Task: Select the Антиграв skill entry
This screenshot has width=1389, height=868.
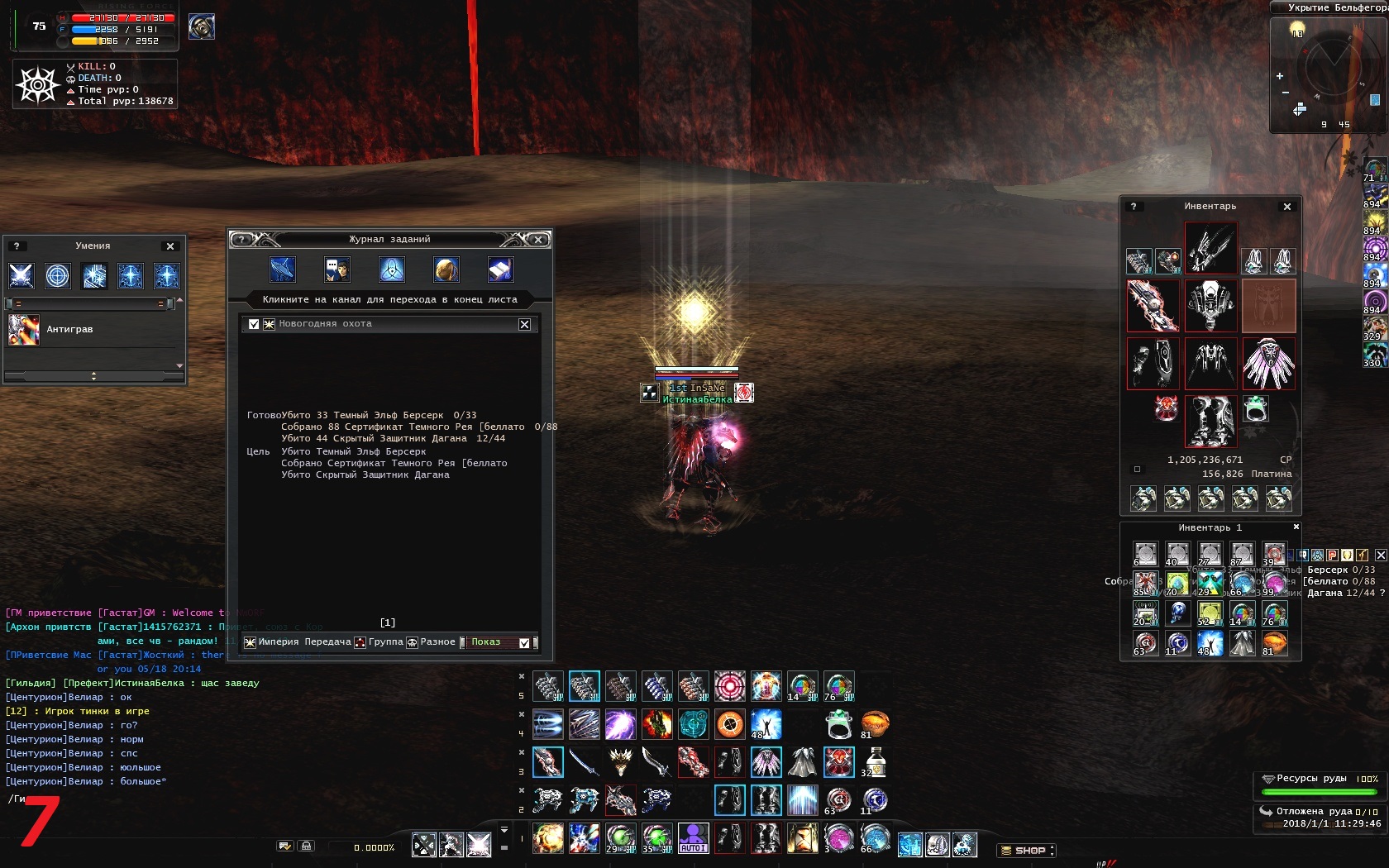Action: click(69, 330)
